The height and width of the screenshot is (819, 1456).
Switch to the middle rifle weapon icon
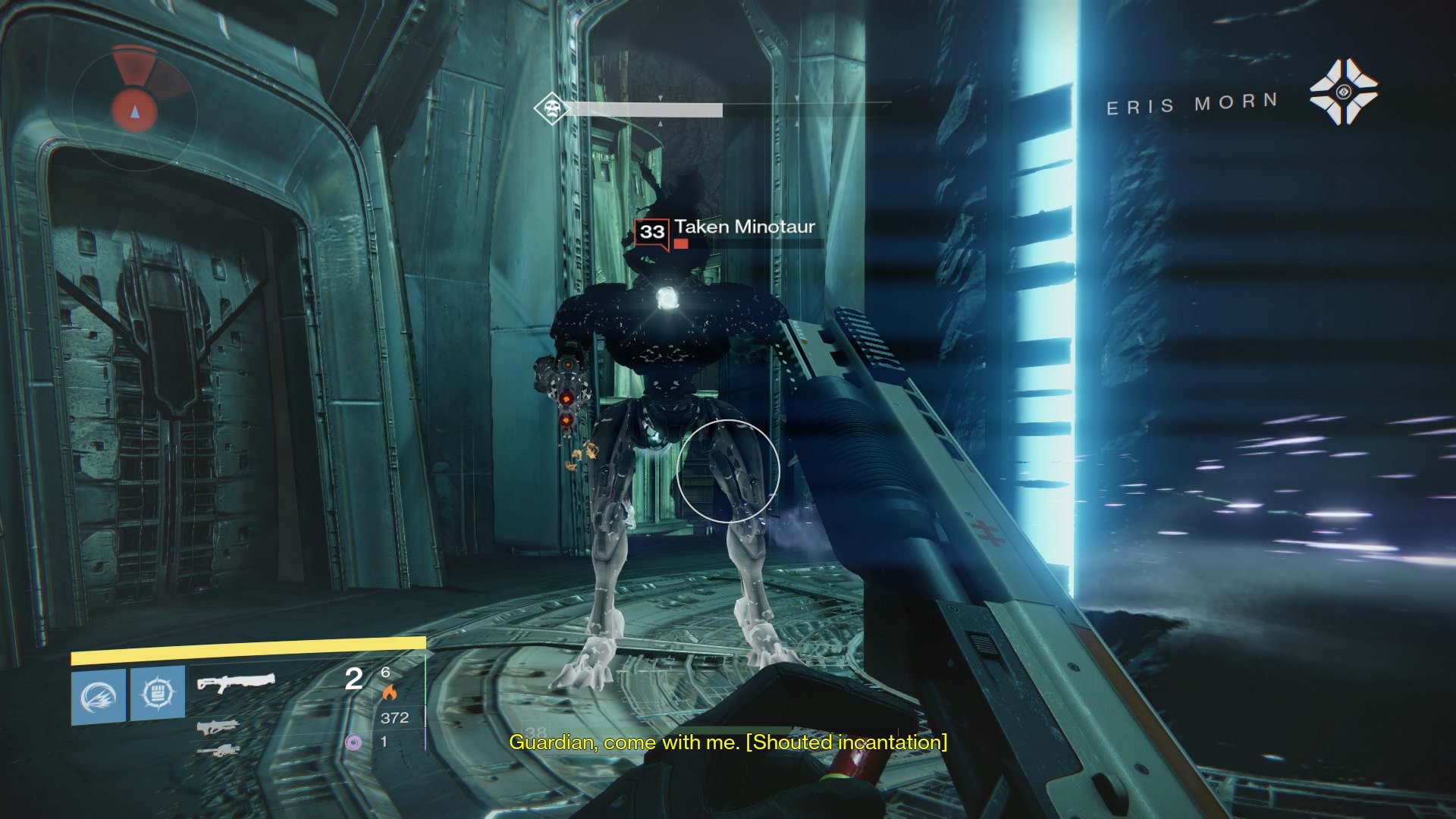point(218,728)
